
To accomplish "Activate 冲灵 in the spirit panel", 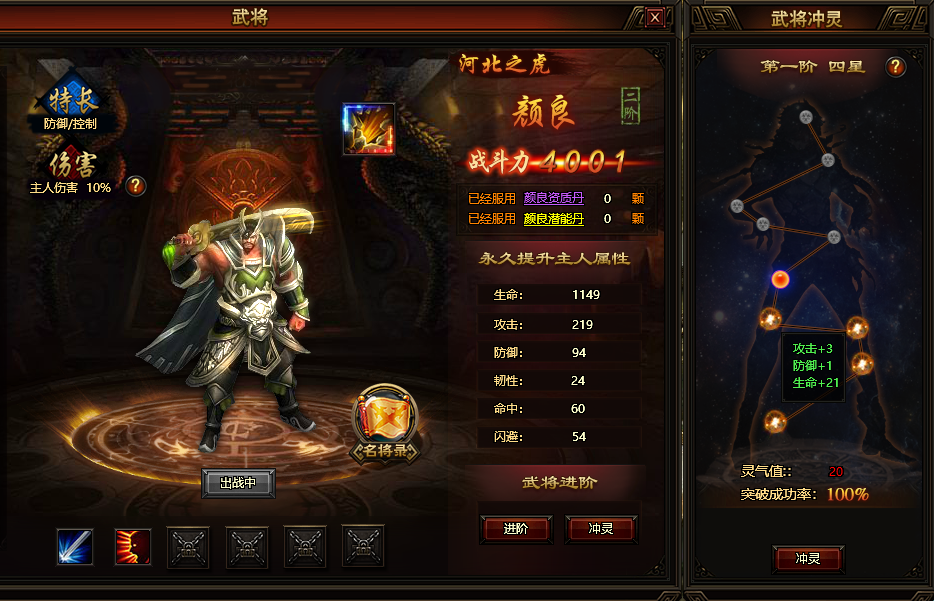I will 808,558.
